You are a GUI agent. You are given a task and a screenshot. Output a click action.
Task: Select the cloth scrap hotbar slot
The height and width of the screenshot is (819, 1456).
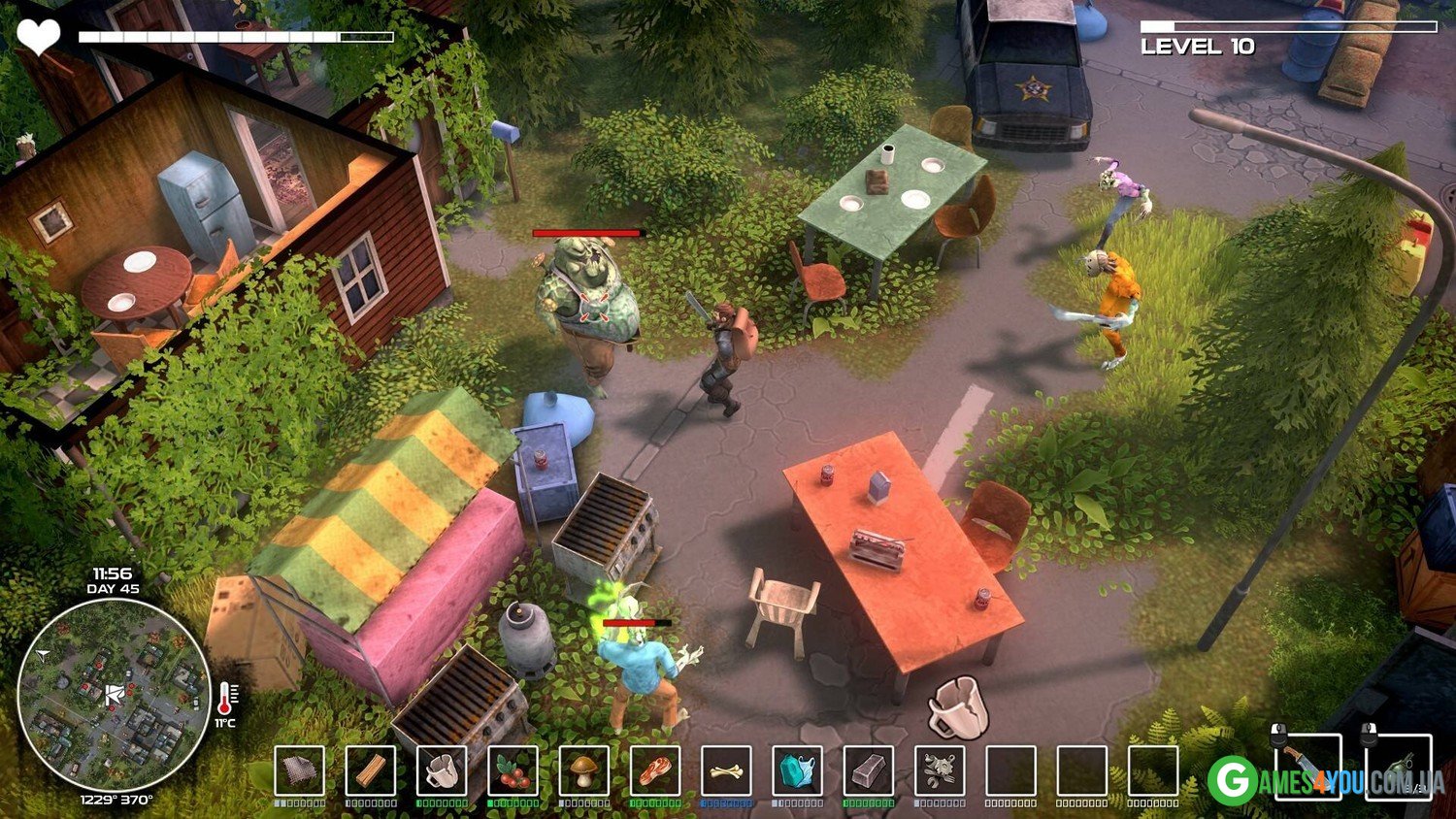pos(299,771)
